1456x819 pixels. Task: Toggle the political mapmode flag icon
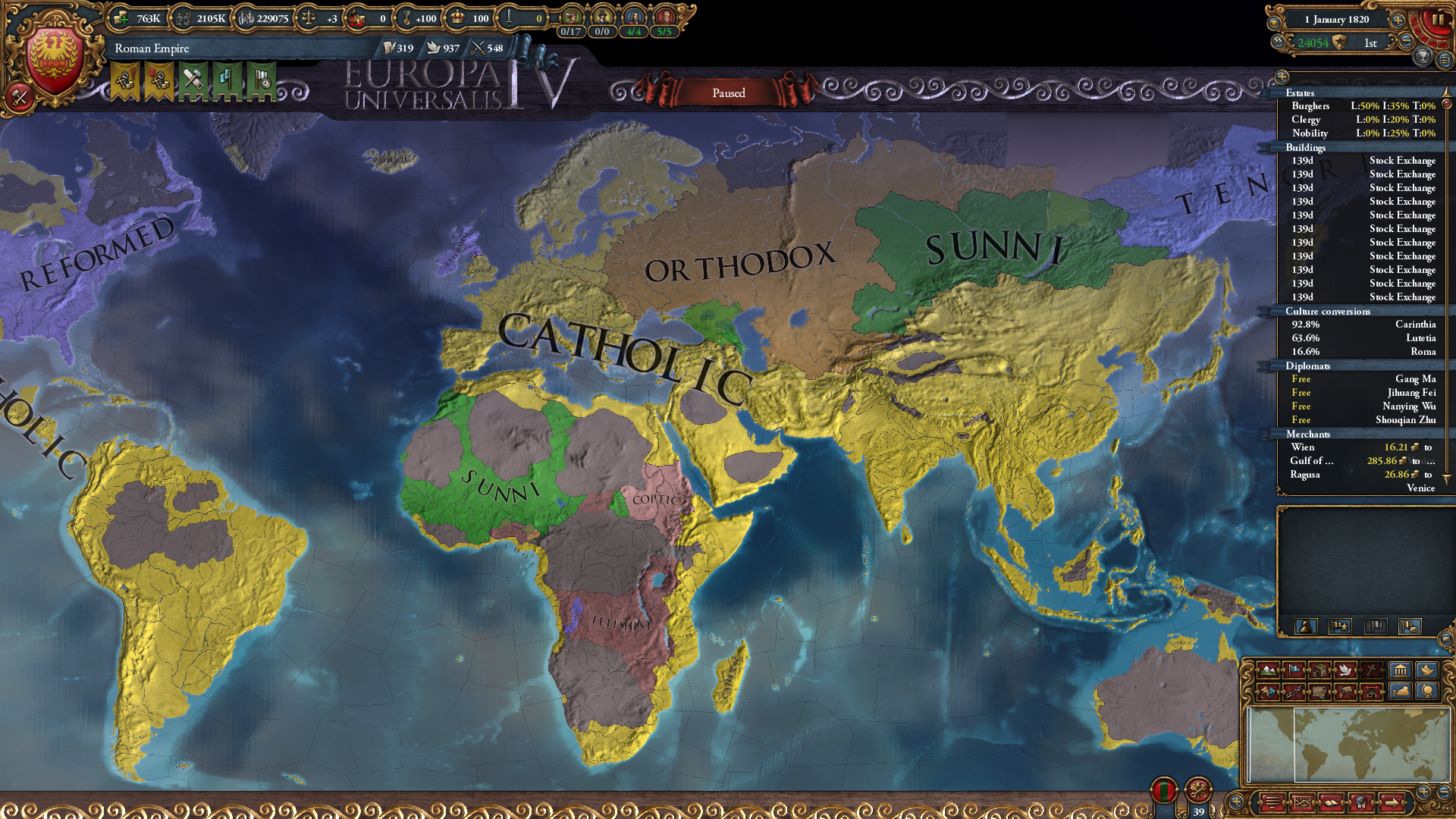pos(1293,670)
